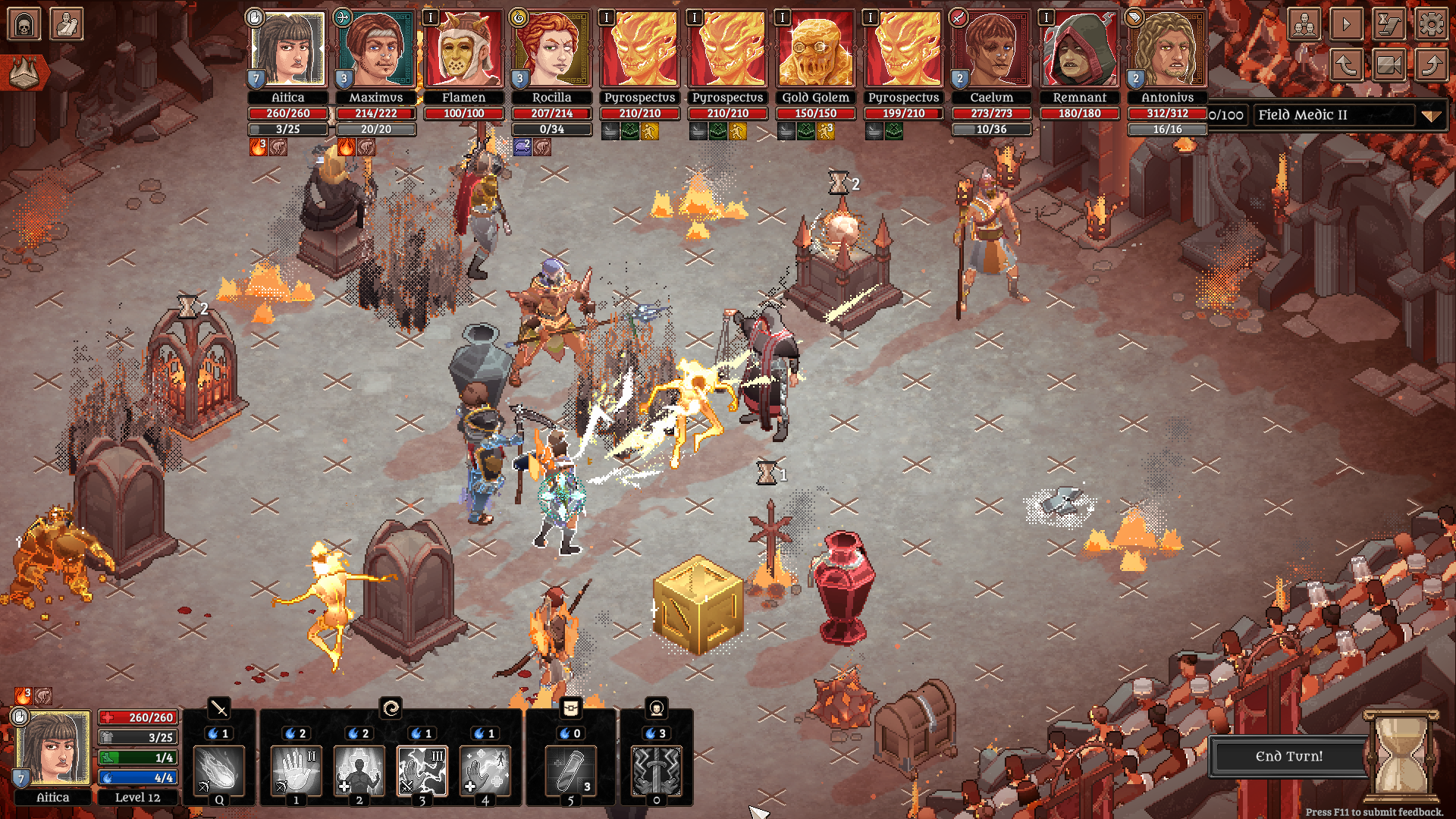End the current turn
The image size is (1456, 819).
click(x=1288, y=756)
